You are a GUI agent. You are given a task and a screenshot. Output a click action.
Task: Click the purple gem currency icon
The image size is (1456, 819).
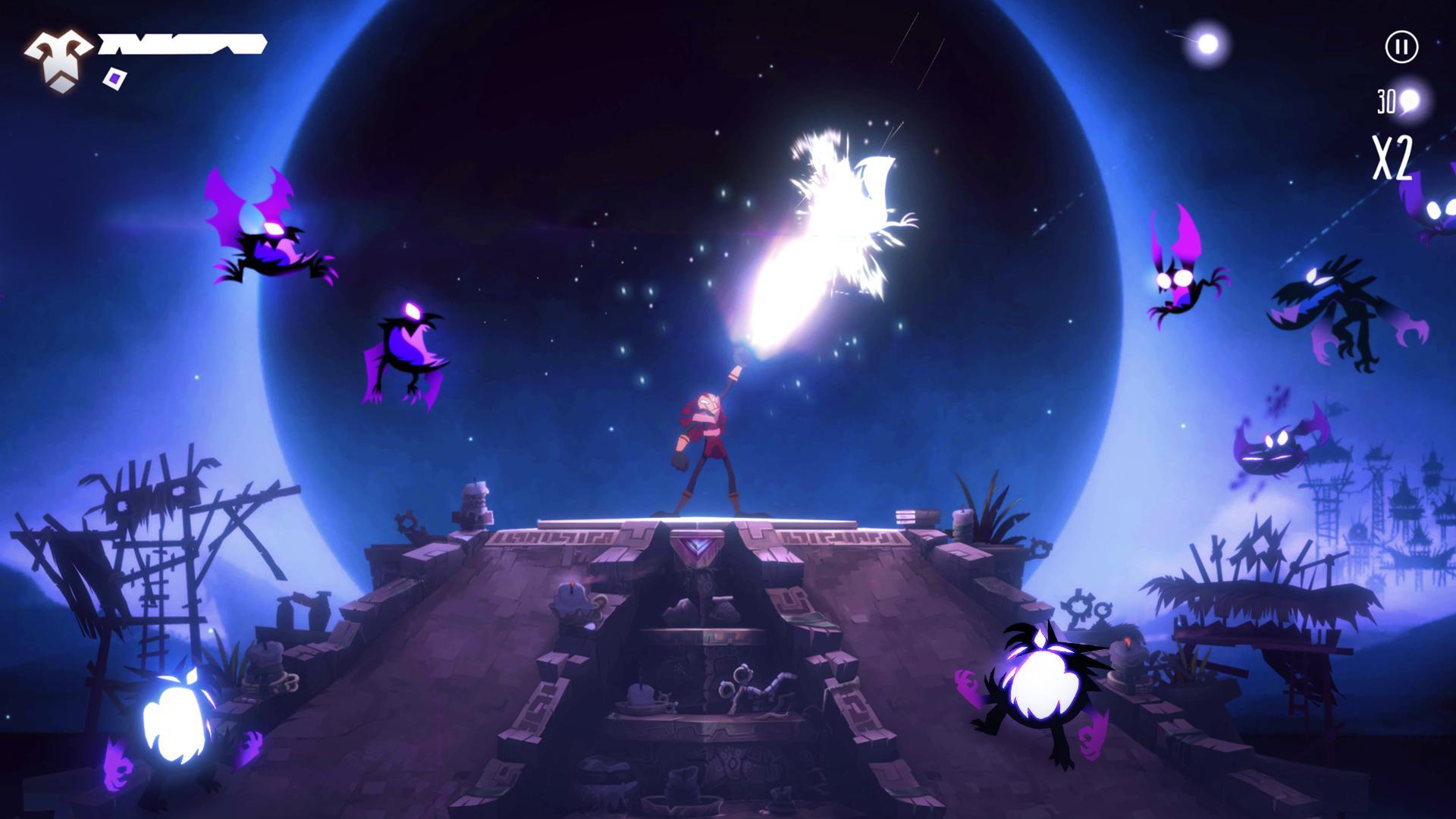point(114,77)
